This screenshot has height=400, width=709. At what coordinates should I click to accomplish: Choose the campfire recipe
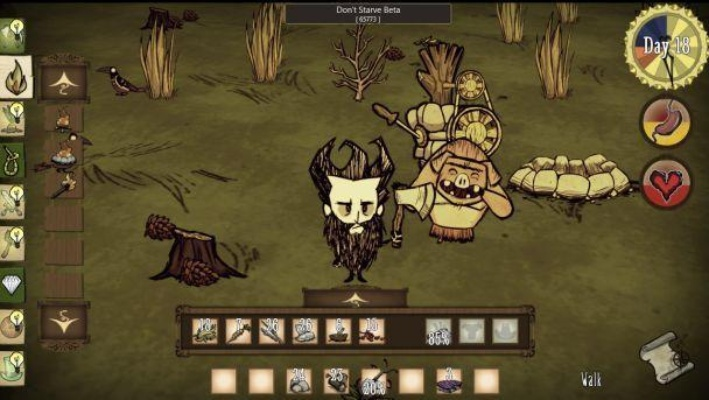coord(64,121)
